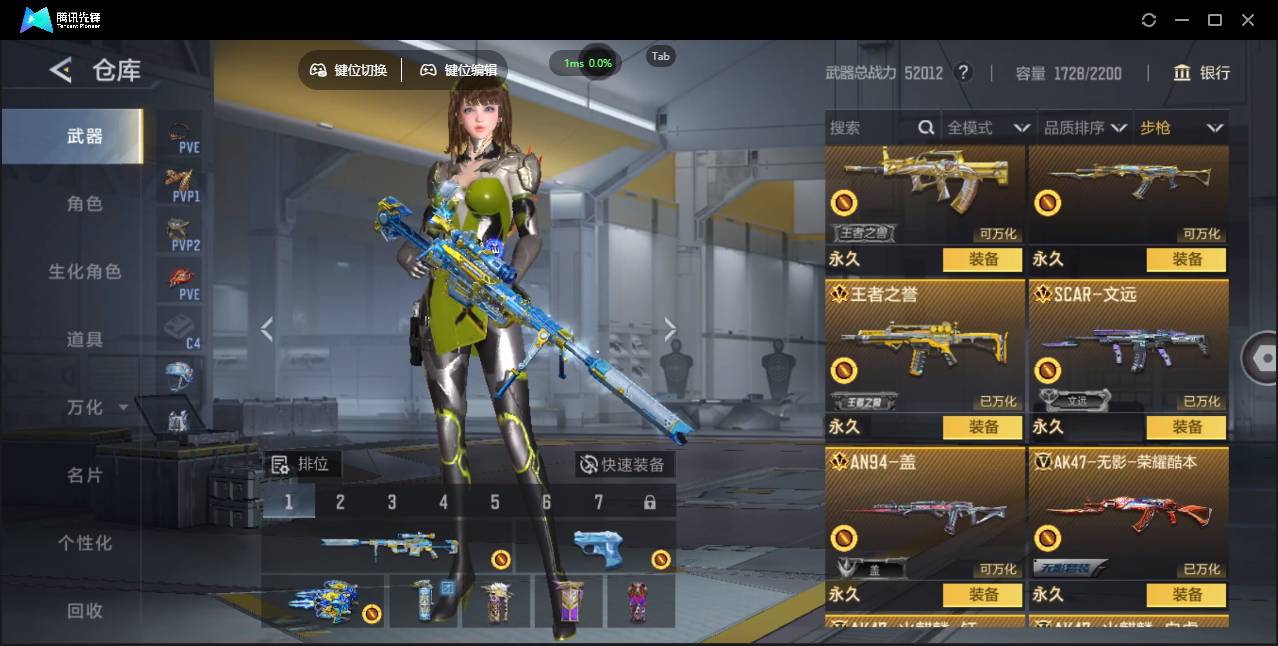
Task: Open the 步枪 weapon type dropdown
Action: [x=1181, y=128]
